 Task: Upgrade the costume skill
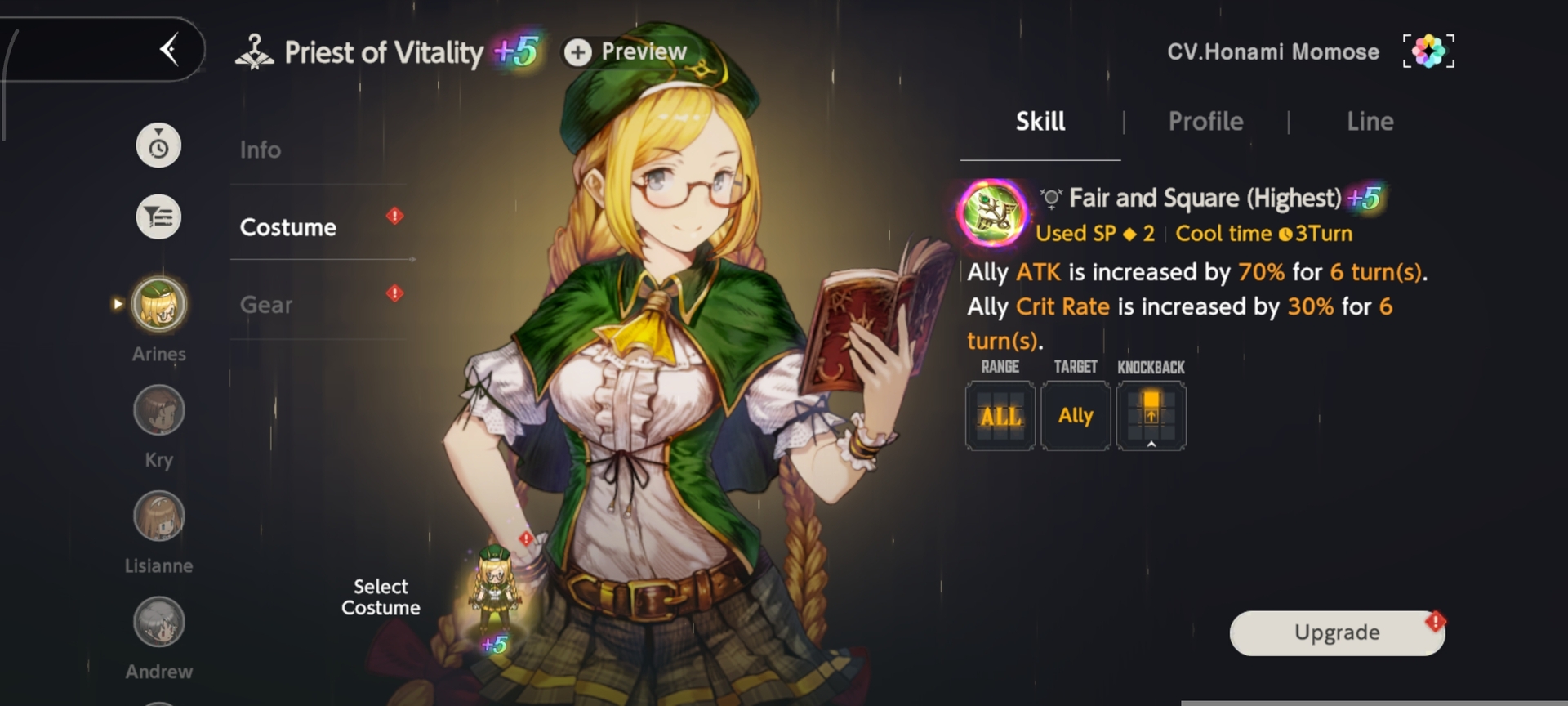coord(1337,632)
